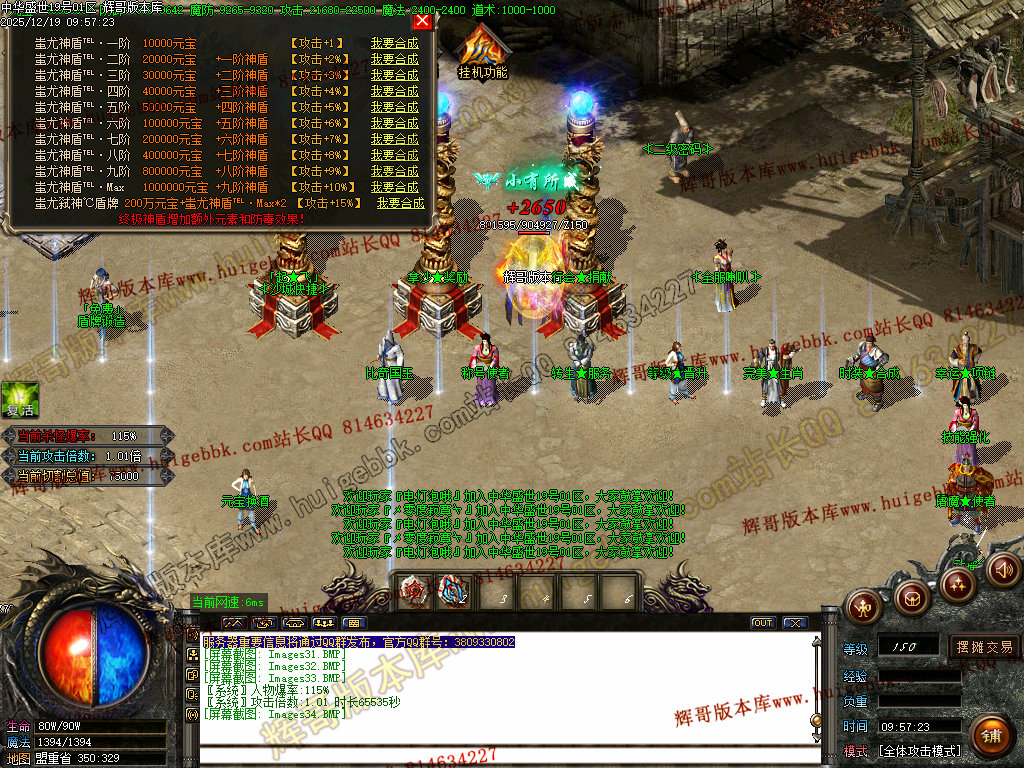Click the OUT button above the chat
Screen dimensions: 1024x768
763,623
